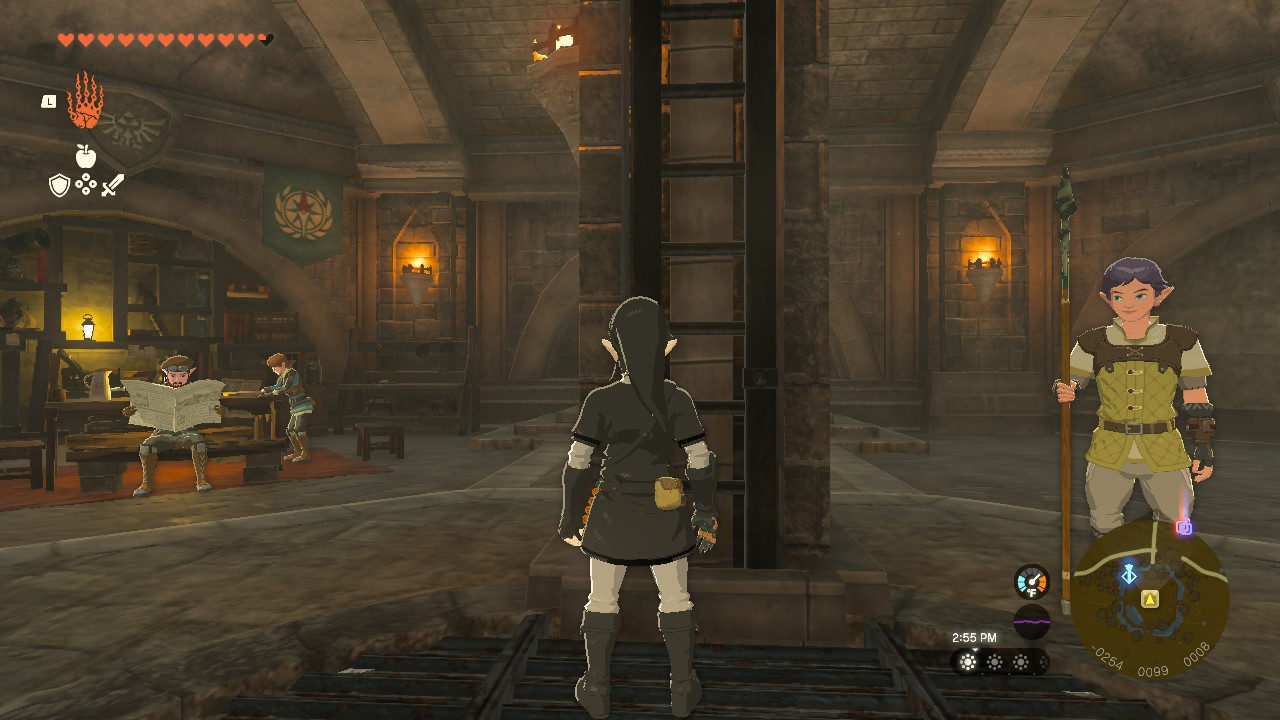Open the temperature gauge indicator
Screen dimensions: 1280x720
click(x=1031, y=581)
